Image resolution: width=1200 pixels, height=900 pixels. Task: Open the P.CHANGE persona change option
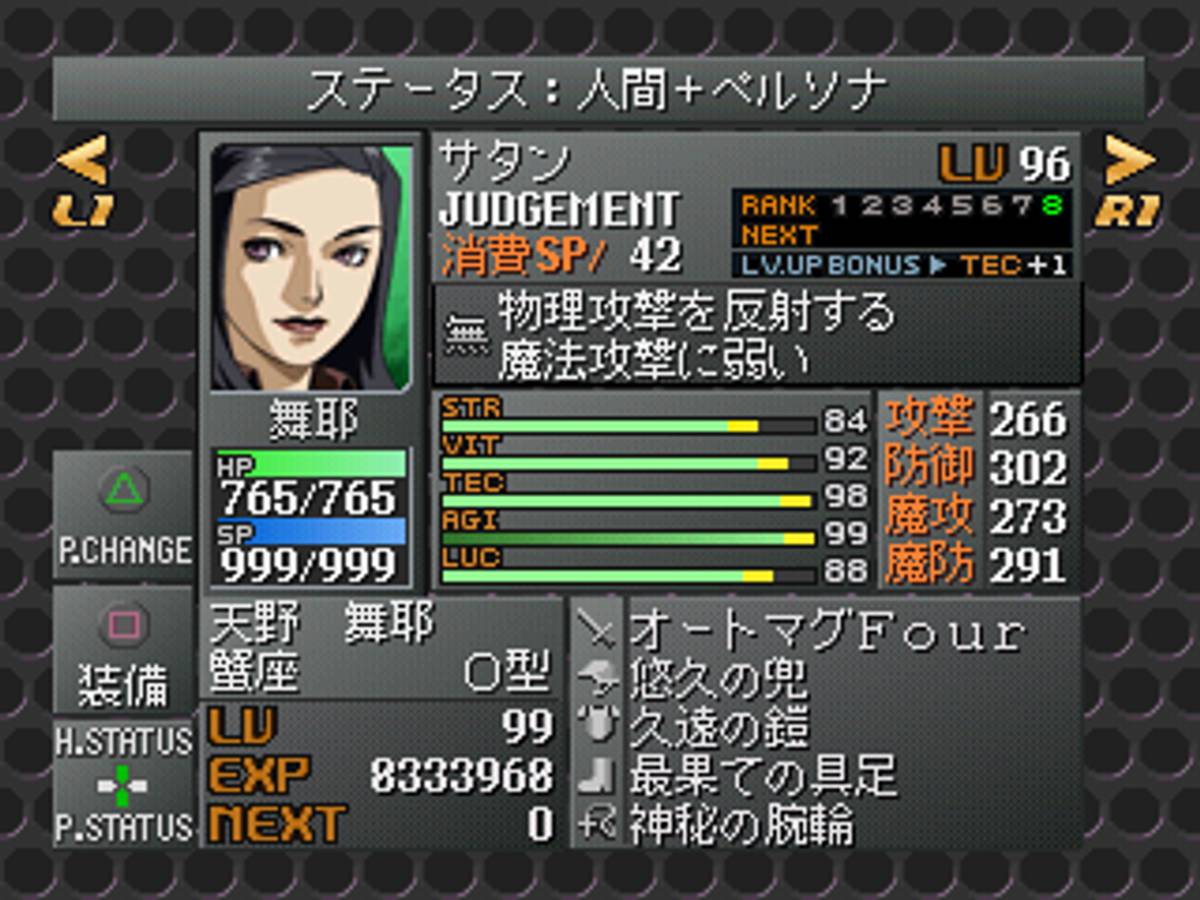pos(123,515)
